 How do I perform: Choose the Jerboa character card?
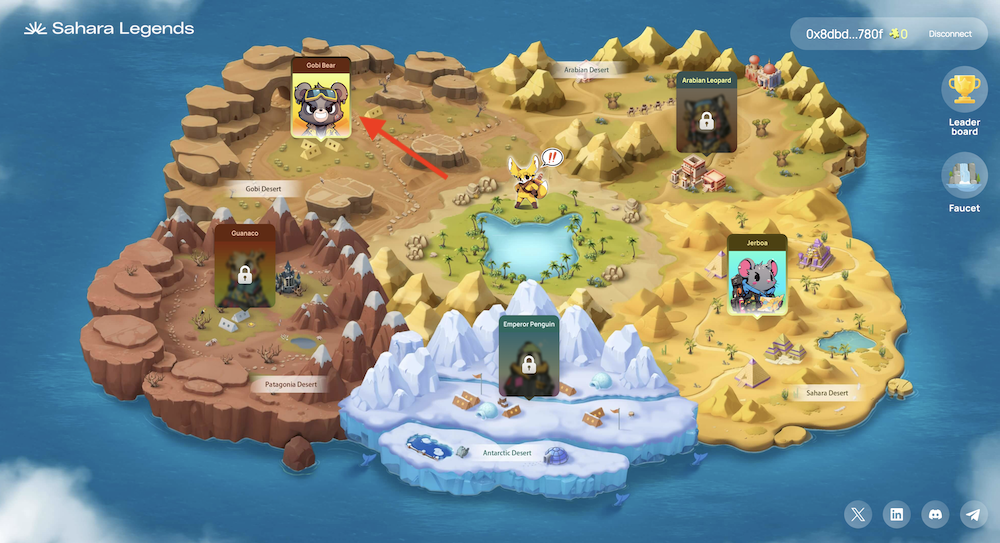pyautogui.click(x=757, y=274)
